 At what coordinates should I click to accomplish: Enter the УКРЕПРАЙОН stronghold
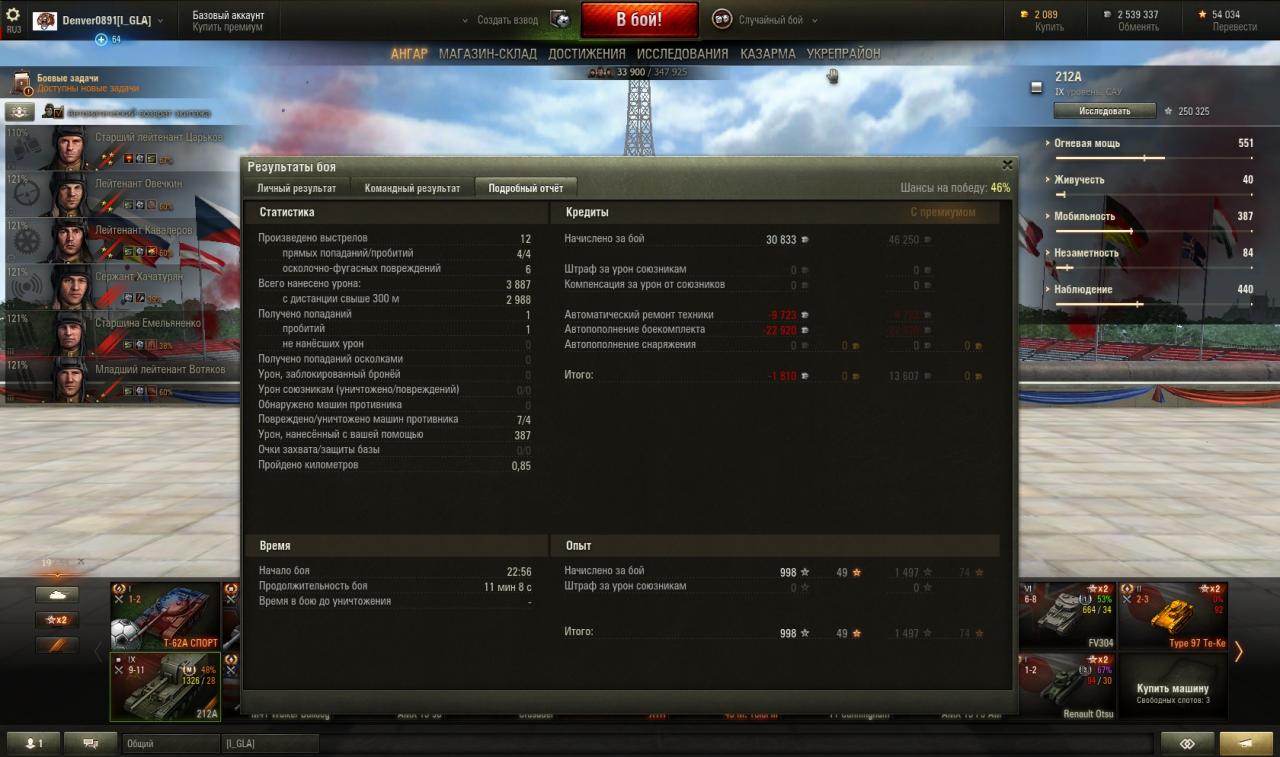click(x=843, y=54)
